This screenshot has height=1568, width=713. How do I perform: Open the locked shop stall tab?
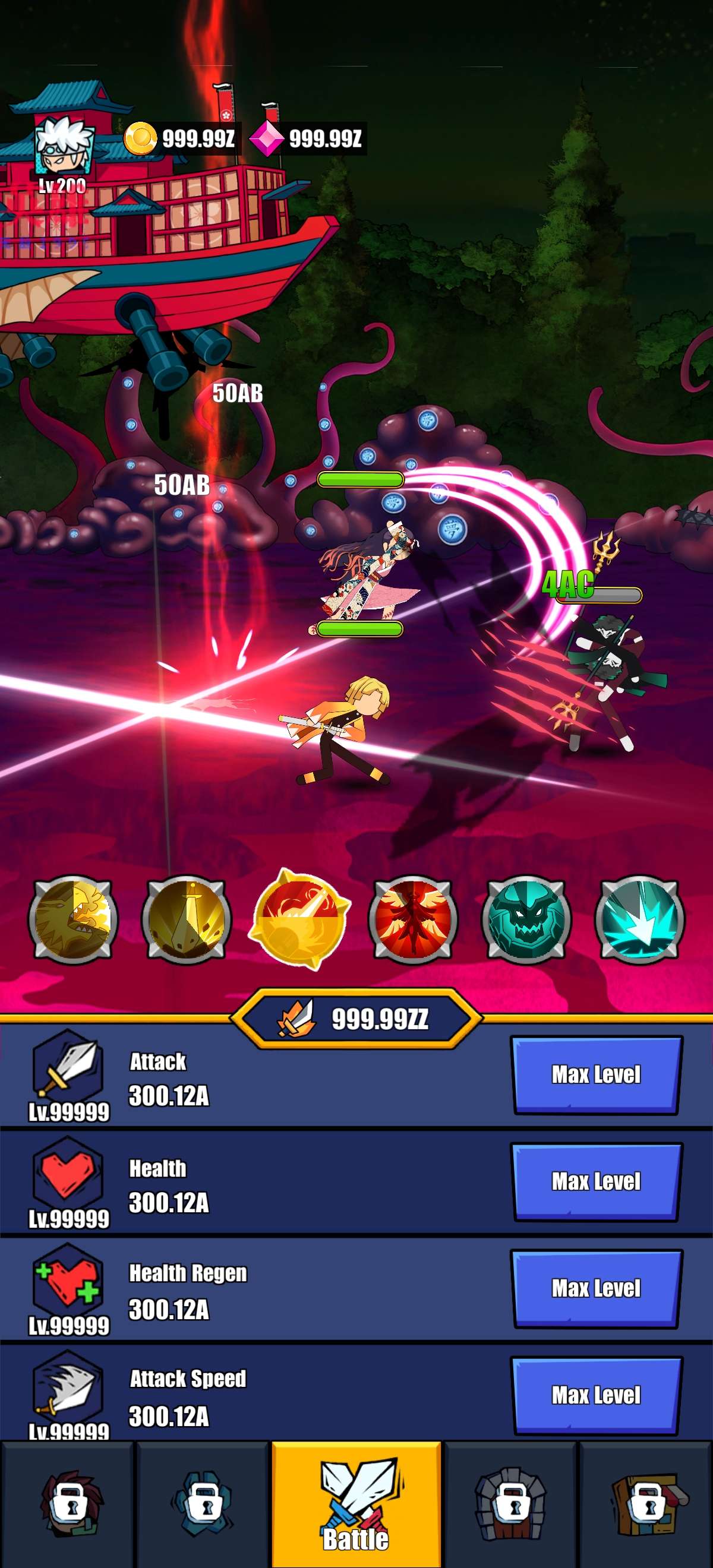[646, 1504]
